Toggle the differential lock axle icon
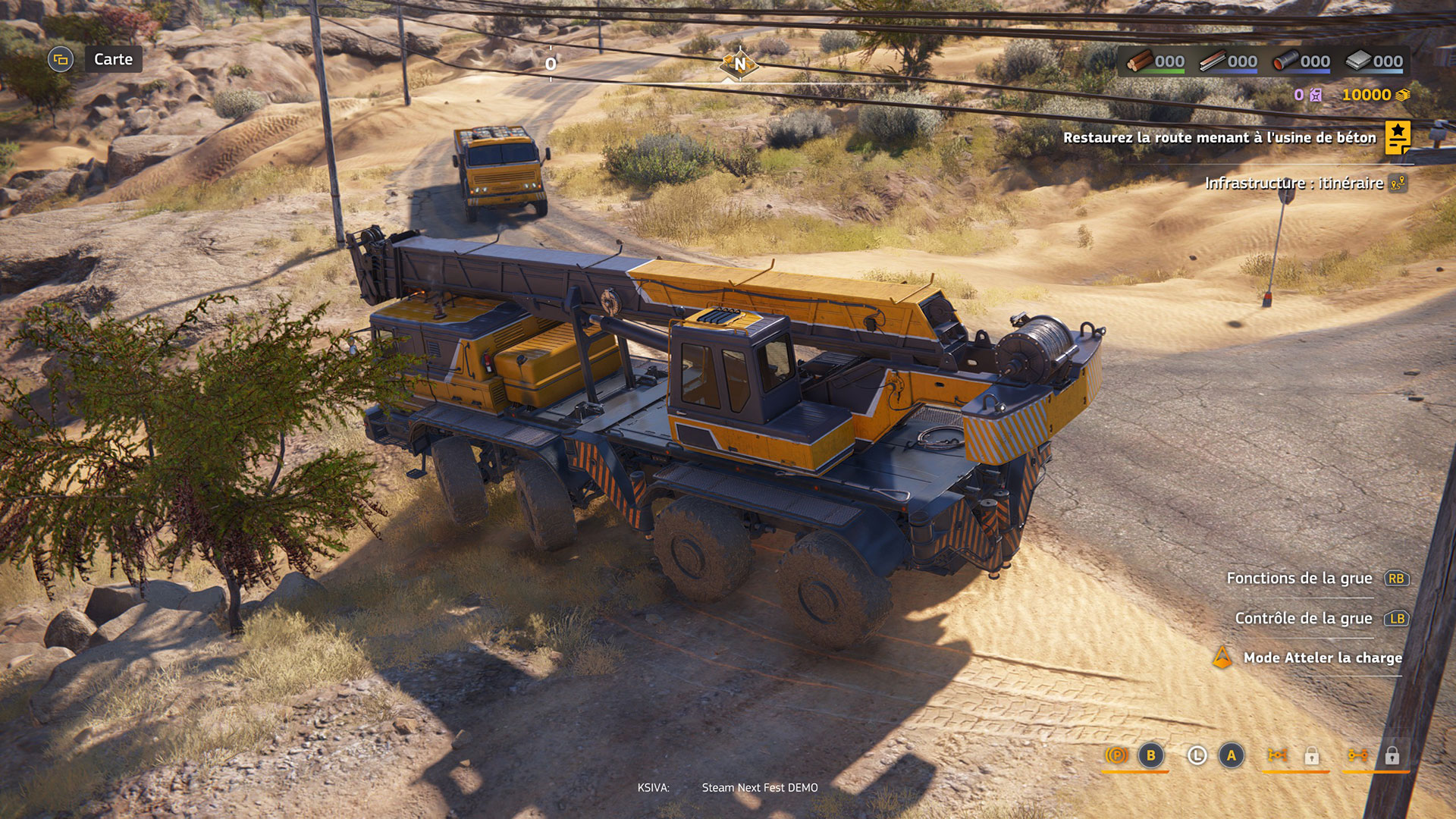The height and width of the screenshot is (819, 1456). (x=1357, y=755)
